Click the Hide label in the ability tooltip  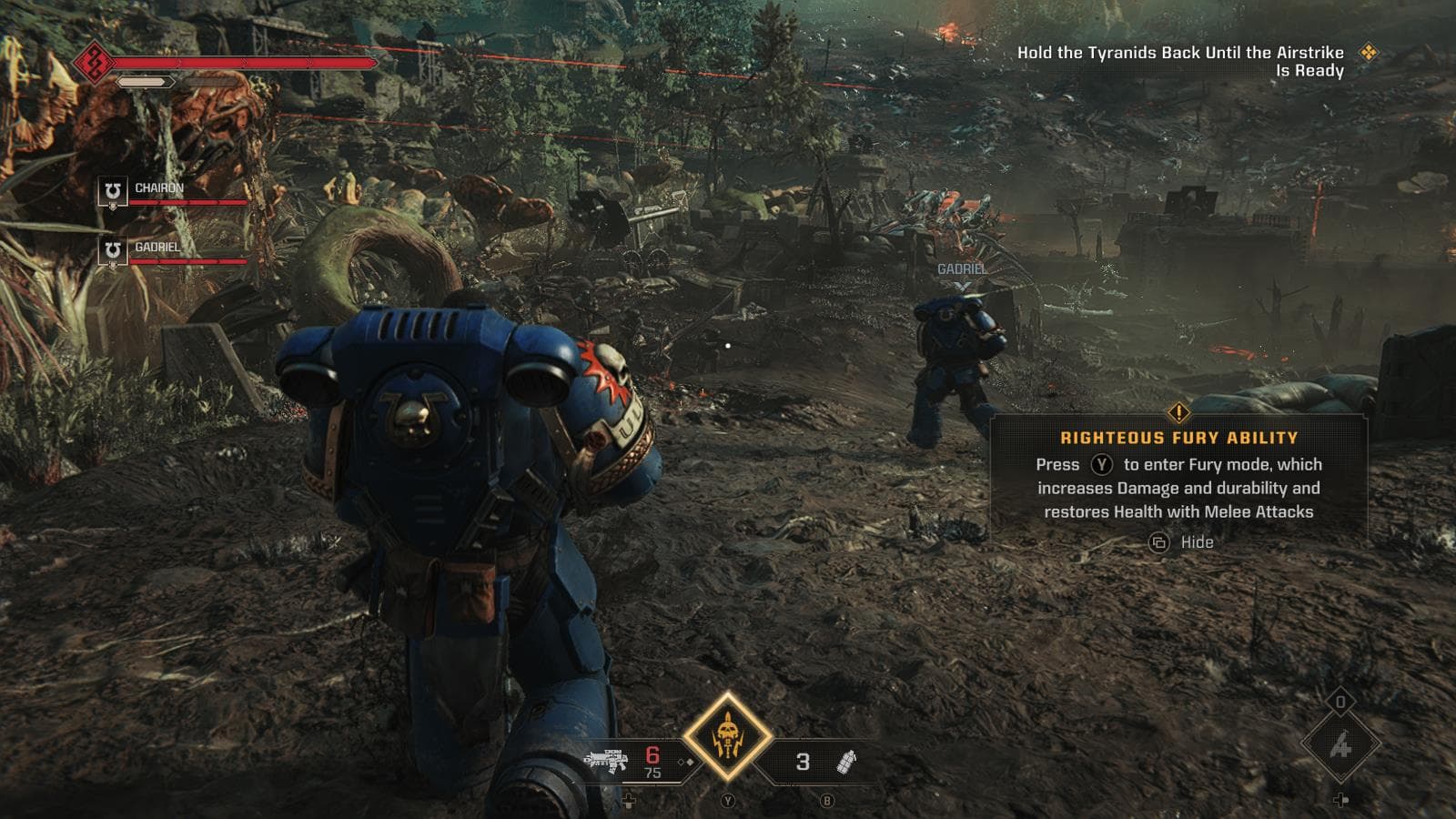pyautogui.click(x=1197, y=541)
